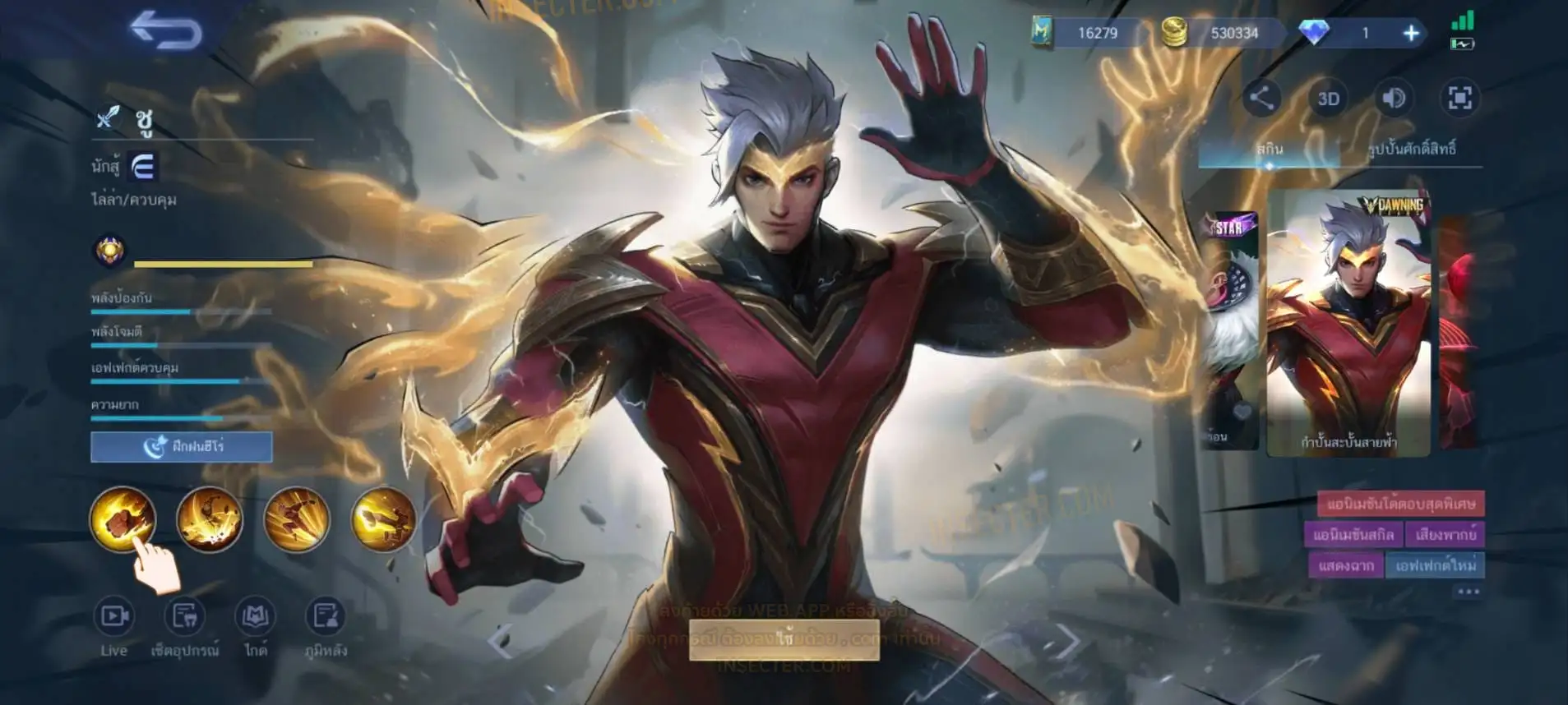Open the ไกด์ hero guide

point(256,626)
